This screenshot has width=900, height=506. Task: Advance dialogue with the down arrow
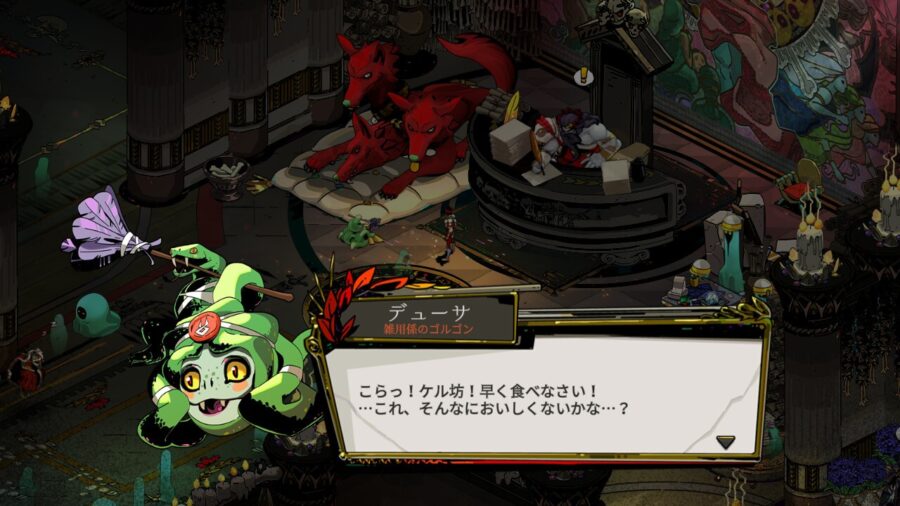point(725,441)
